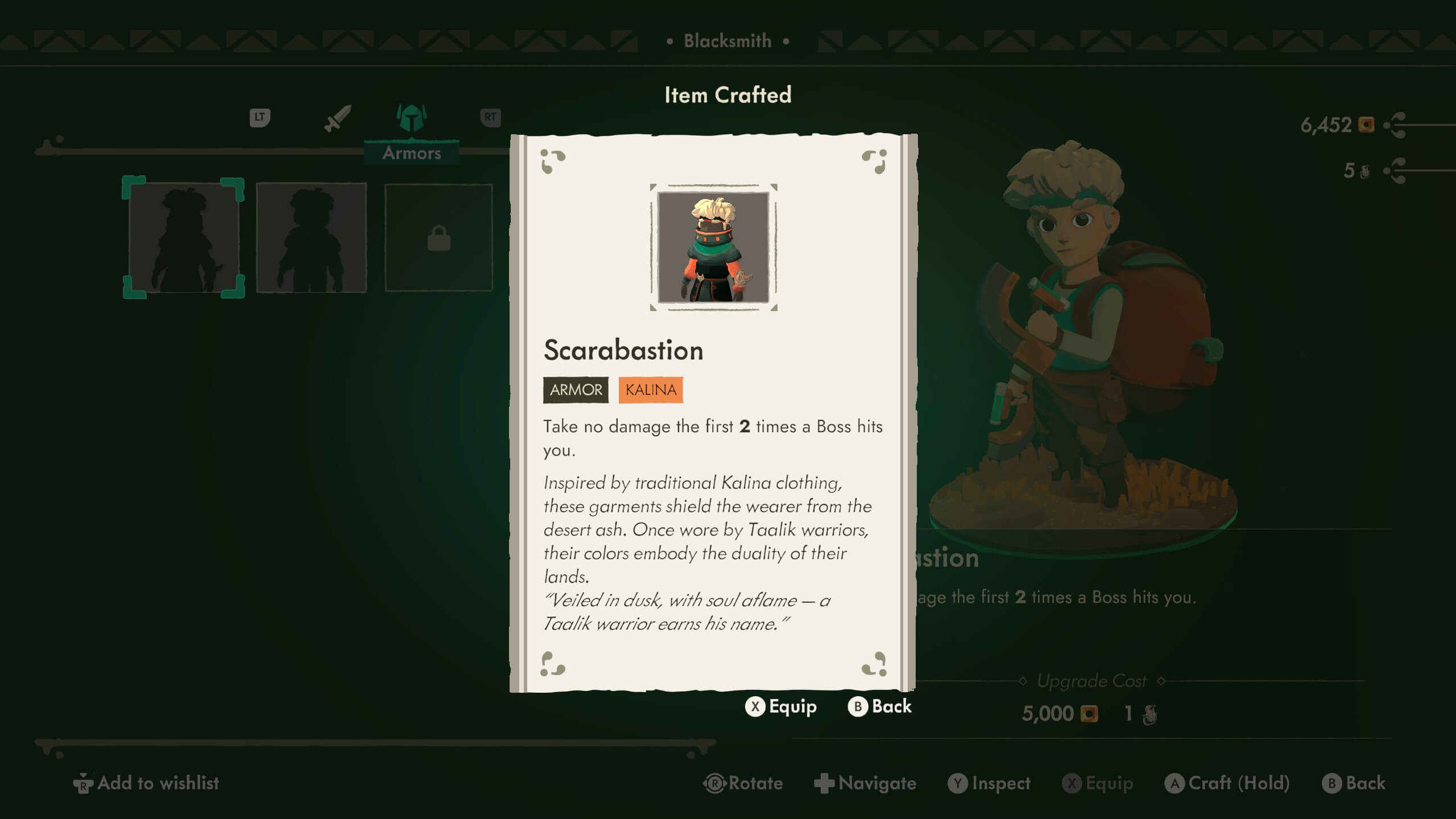The width and height of the screenshot is (1456, 819).
Task: Open the sword weapons tab
Action: (337, 118)
